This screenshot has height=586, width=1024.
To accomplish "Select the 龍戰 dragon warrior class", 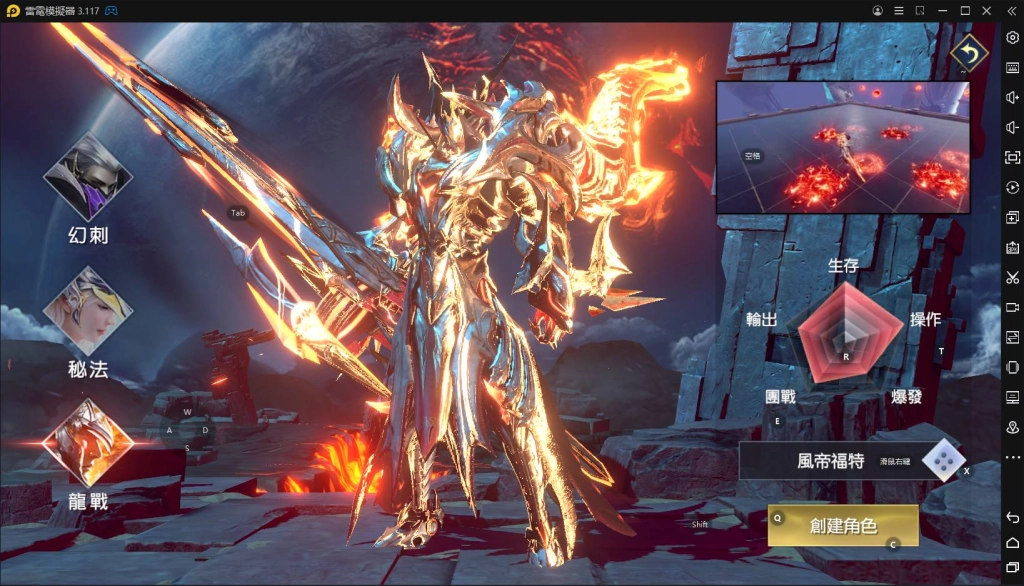I will pos(88,442).
